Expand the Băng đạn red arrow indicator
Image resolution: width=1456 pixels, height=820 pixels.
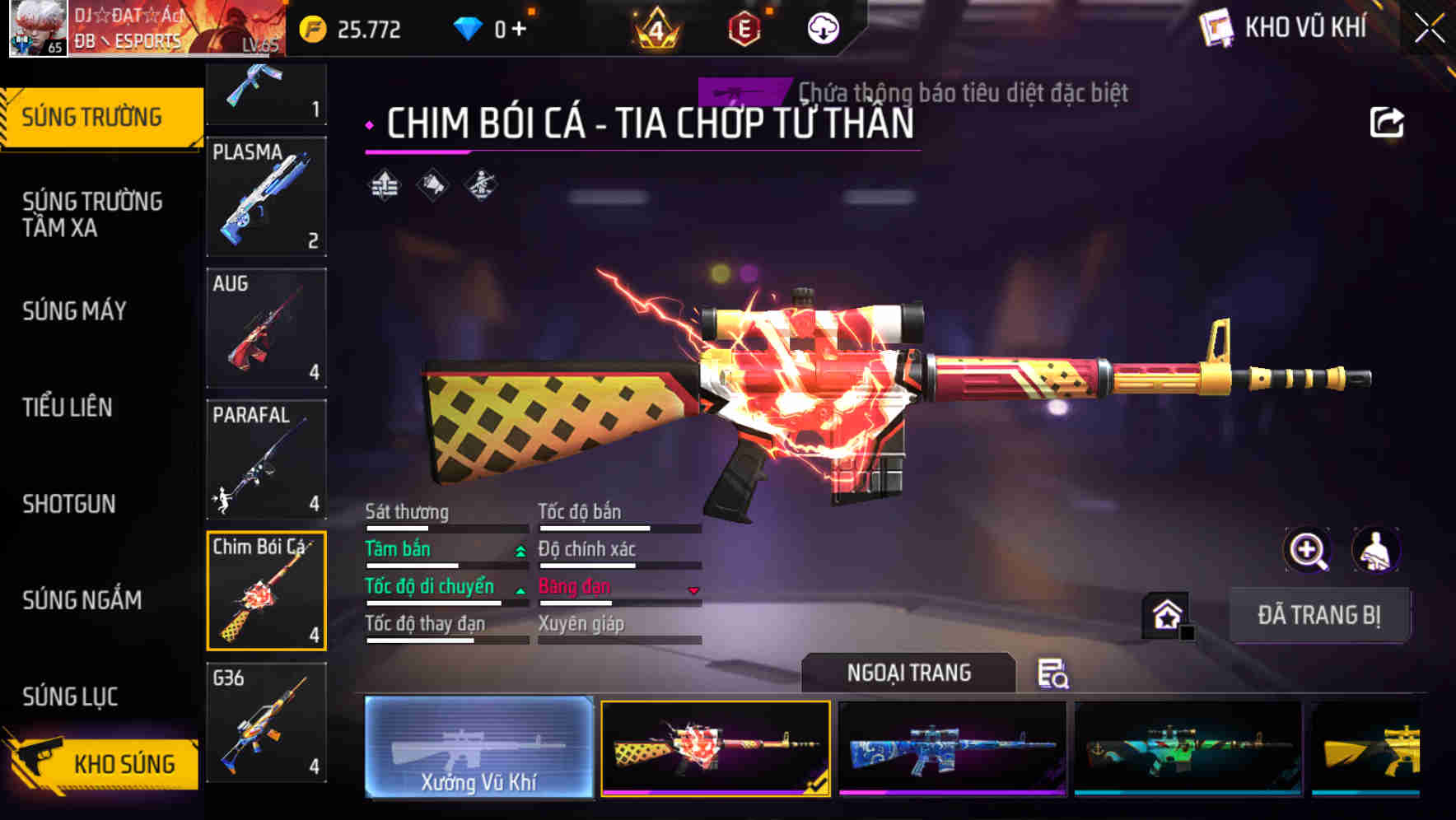point(692,588)
